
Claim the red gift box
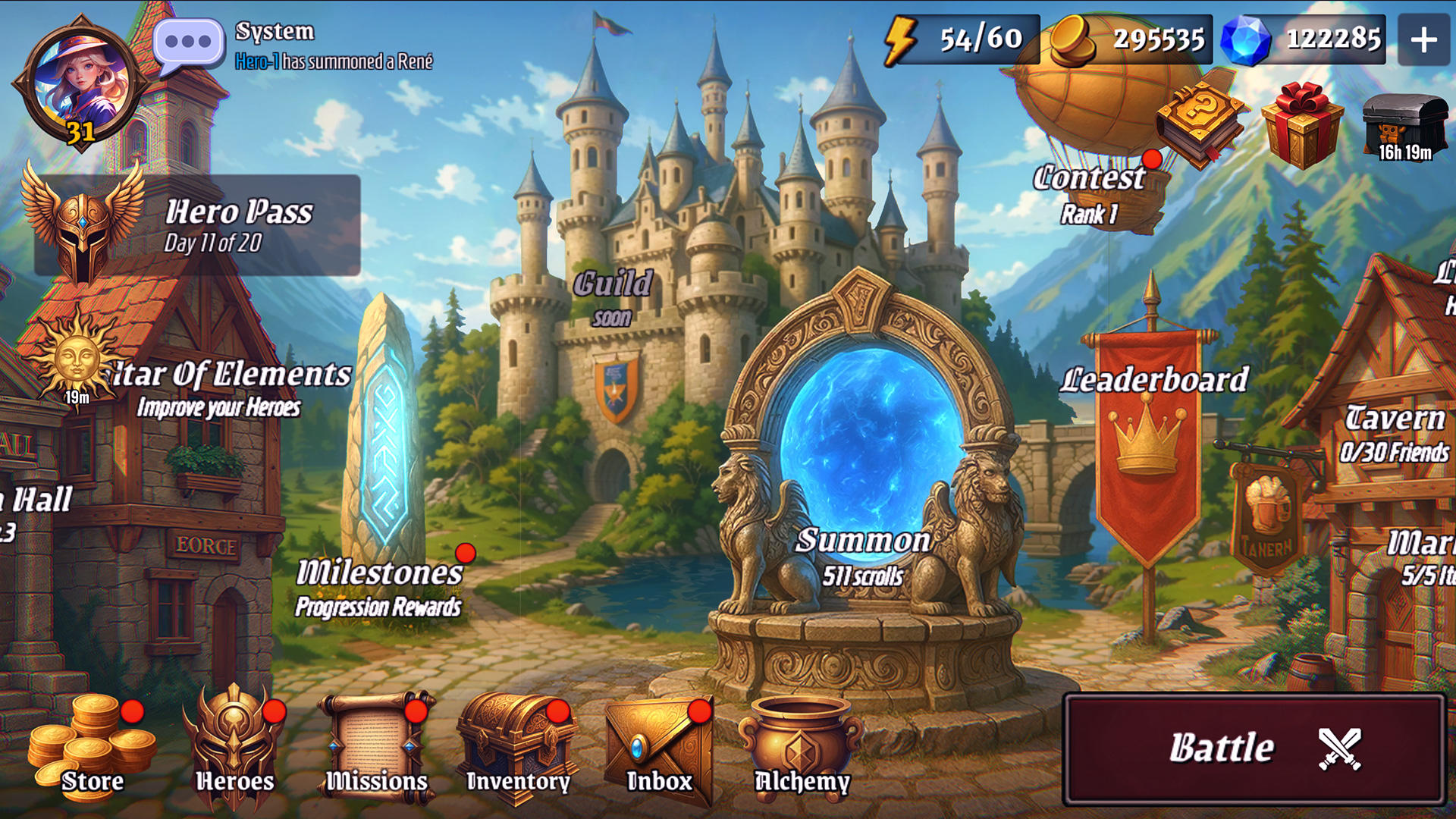tap(1301, 124)
